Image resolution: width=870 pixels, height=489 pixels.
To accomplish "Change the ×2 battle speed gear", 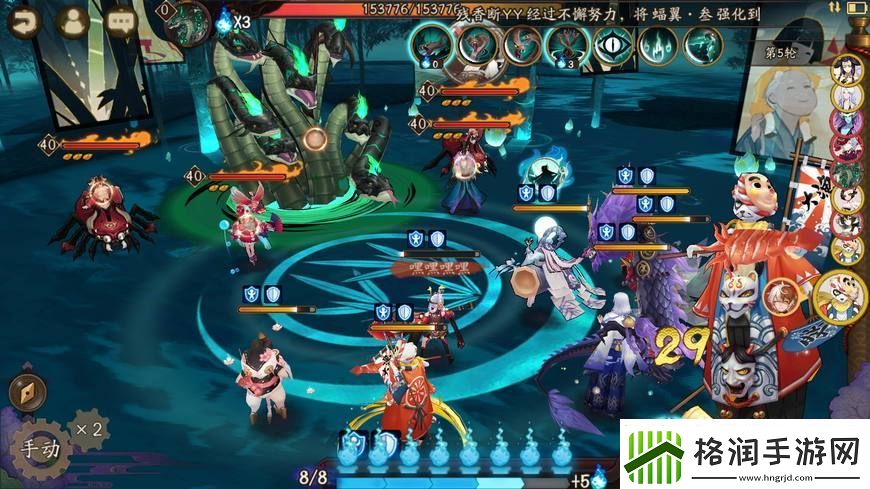I will pos(90,429).
